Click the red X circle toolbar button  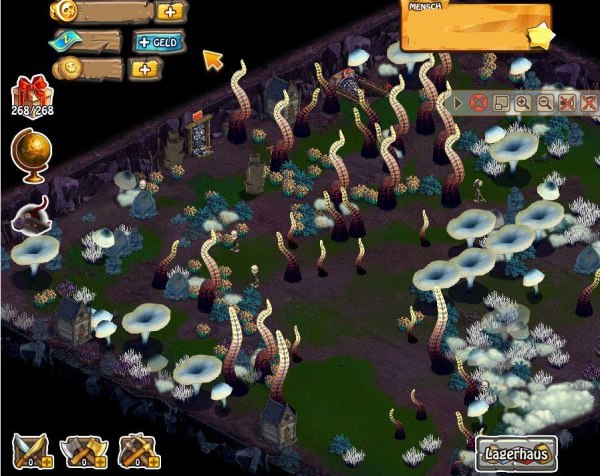pyautogui.click(x=479, y=102)
